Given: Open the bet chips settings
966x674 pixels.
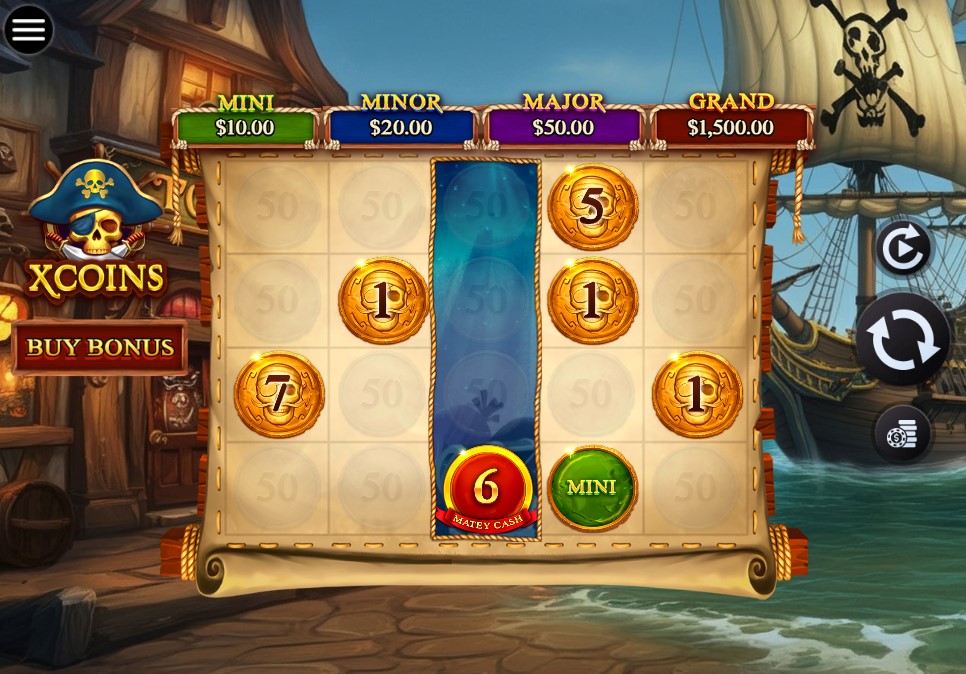Looking at the screenshot, I should 902,435.
